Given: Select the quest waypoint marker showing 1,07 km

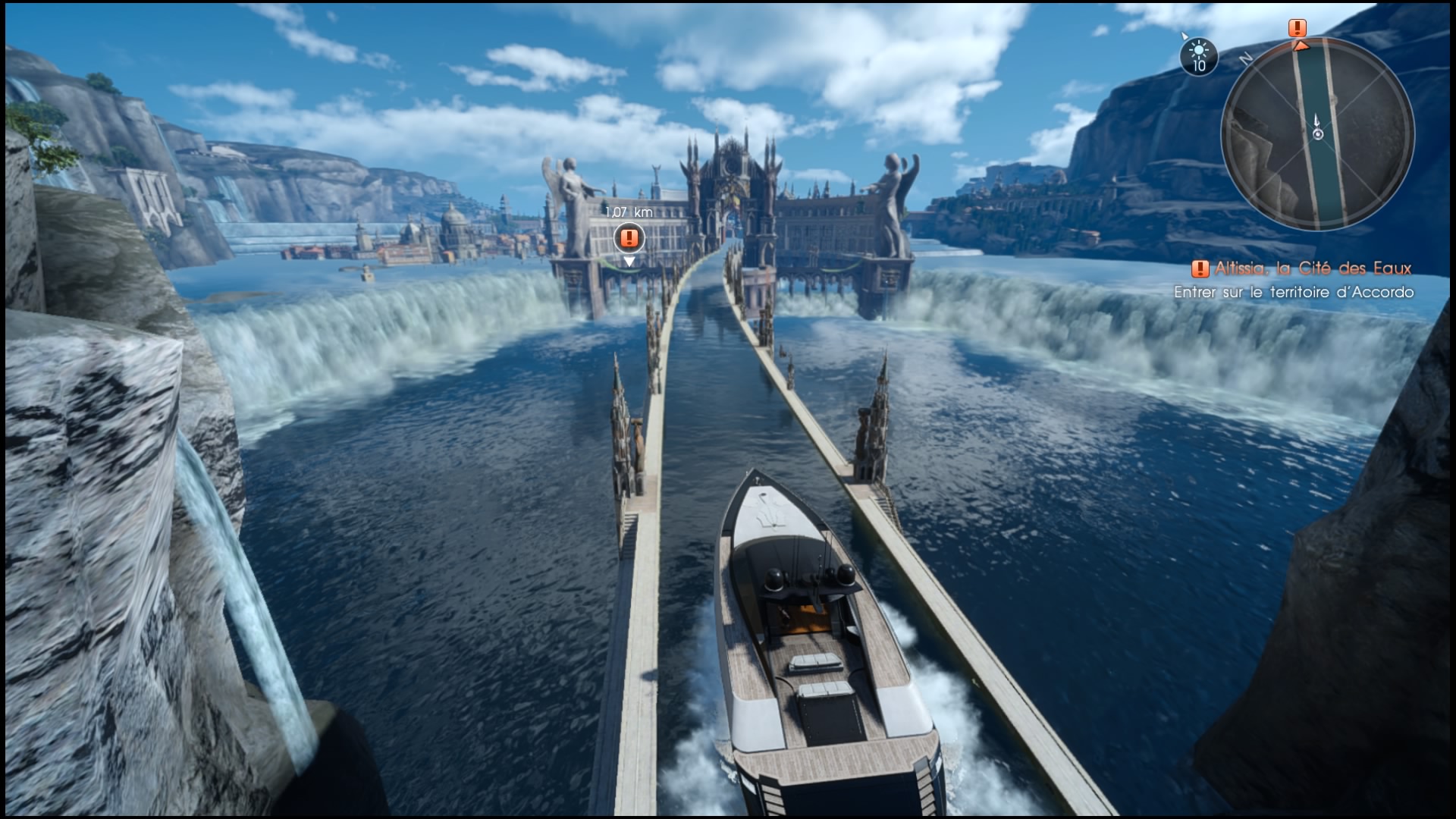Looking at the screenshot, I should pos(629,238).
